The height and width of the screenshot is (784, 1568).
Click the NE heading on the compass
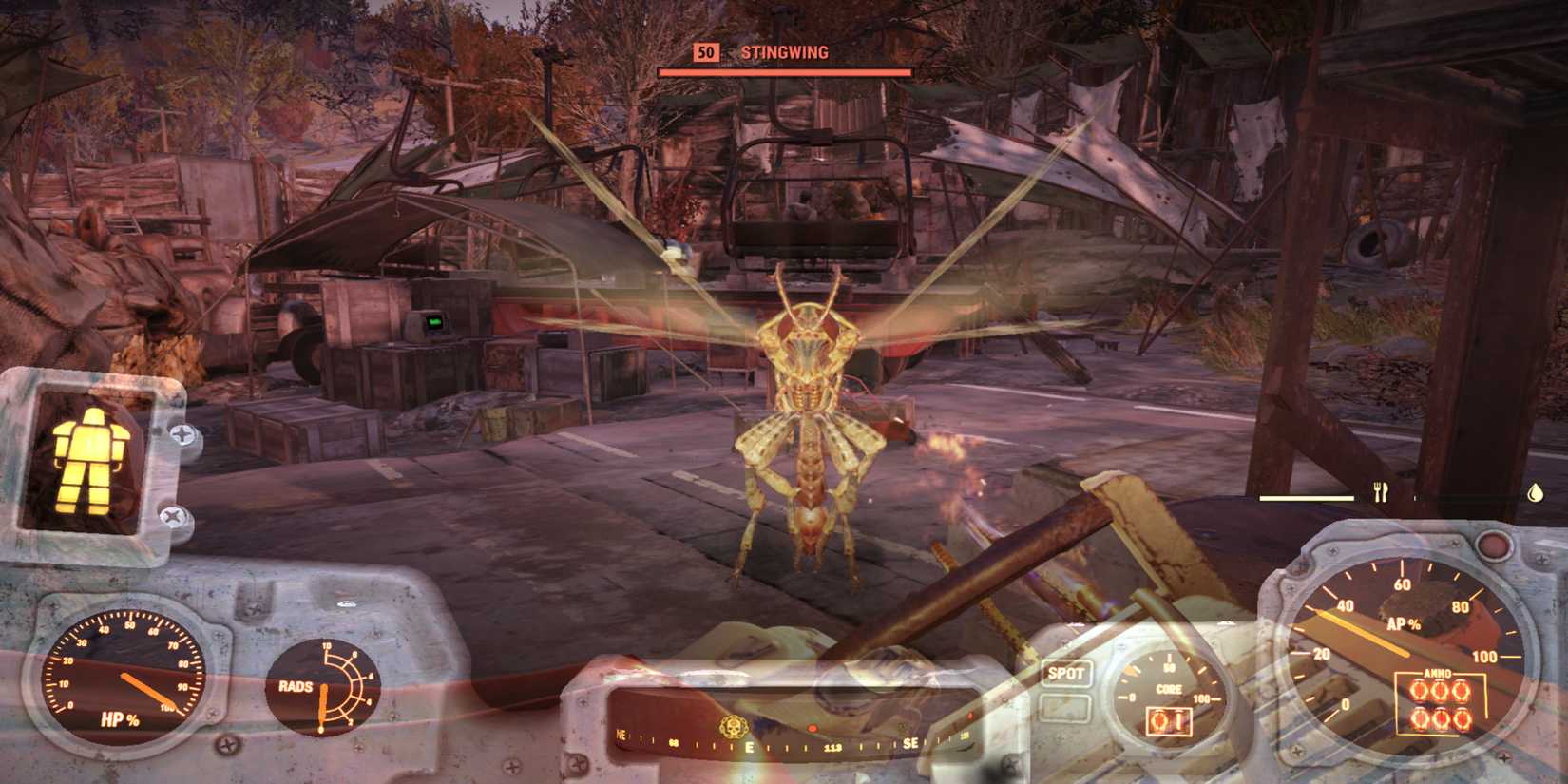pos(622,735)
